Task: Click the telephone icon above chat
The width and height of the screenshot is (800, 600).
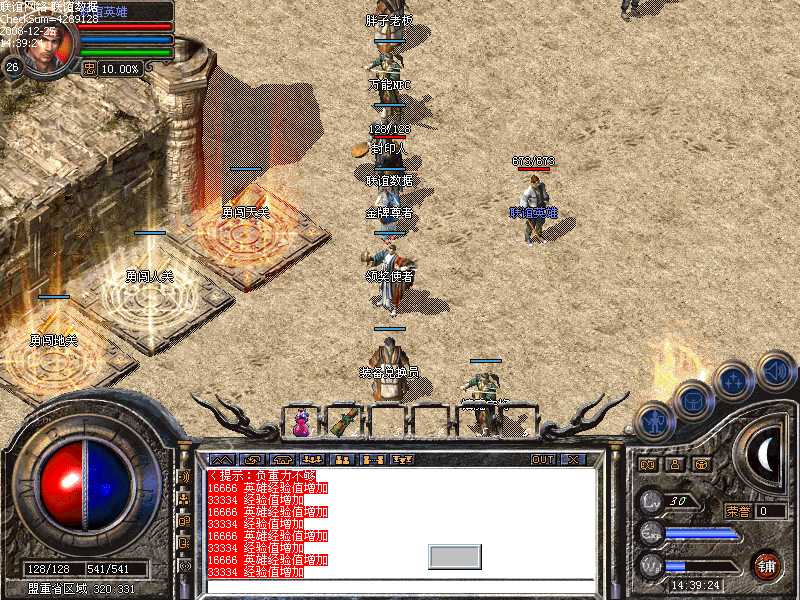Action: [x=285, y=460]
